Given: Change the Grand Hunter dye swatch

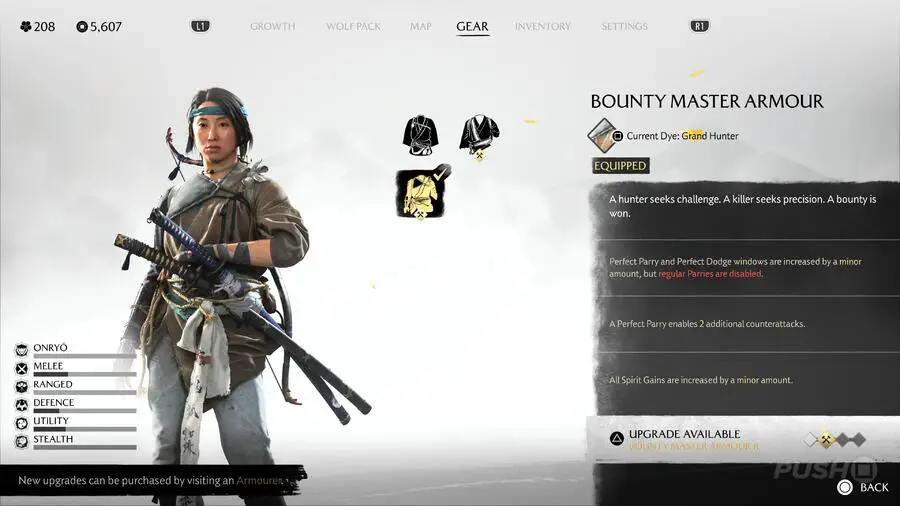Looking at the screenshot, I should (602, 135).
